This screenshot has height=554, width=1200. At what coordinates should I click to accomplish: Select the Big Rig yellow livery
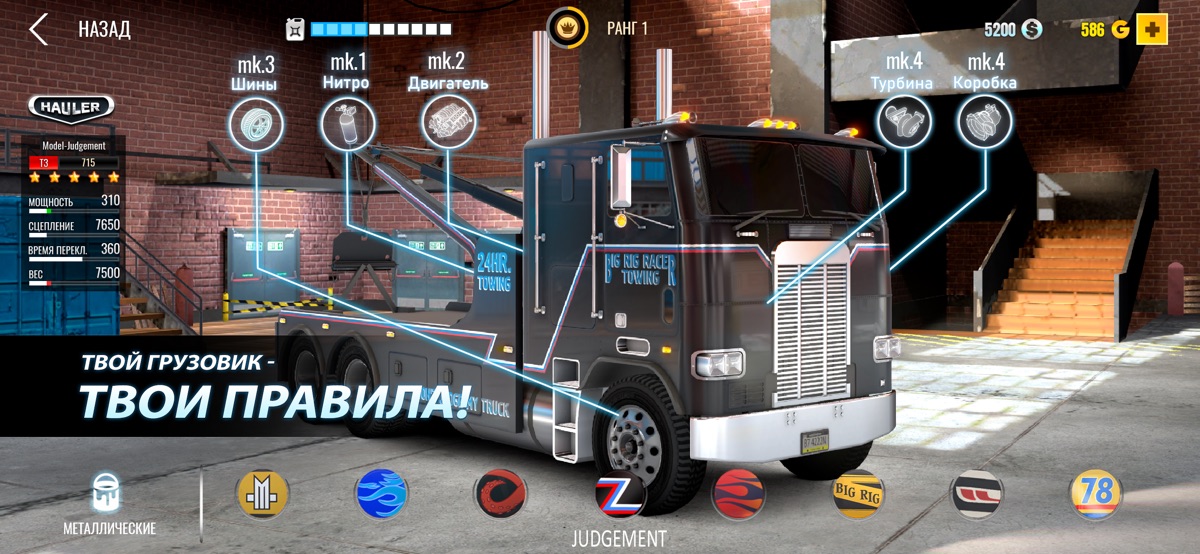857,493
